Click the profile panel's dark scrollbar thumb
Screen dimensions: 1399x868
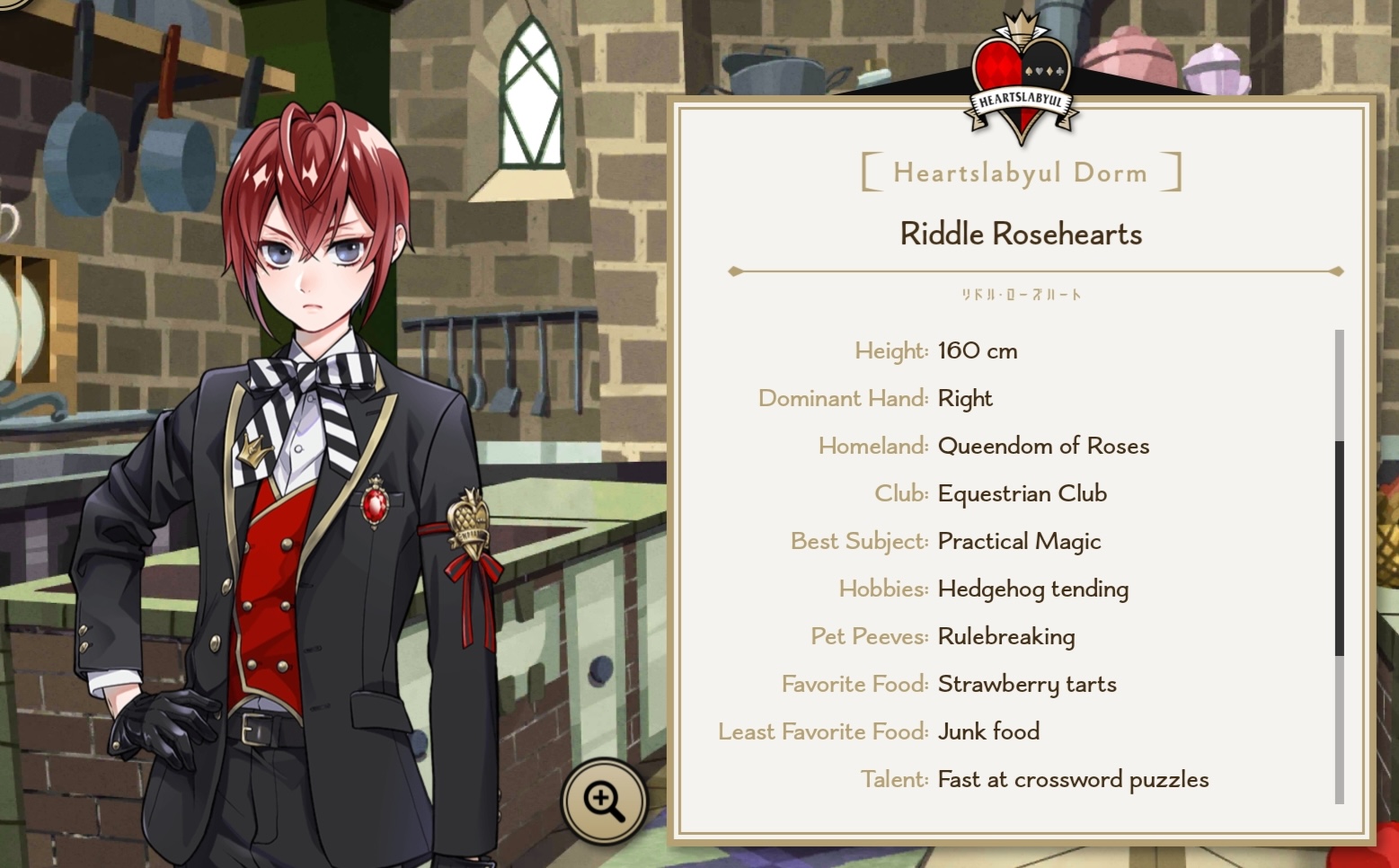coord(1339,548)
